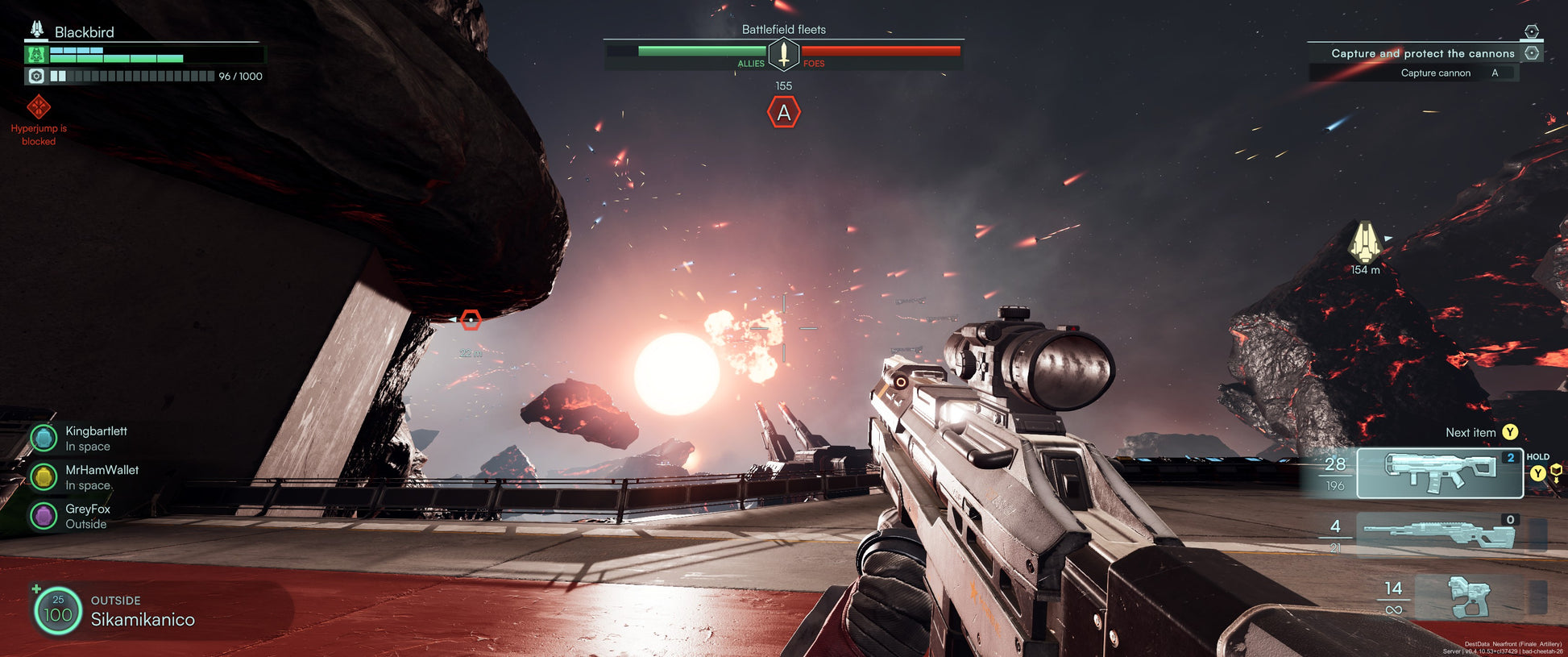Choose the pistol sidearm slot
This screenshot has width=1568, height=657.
[x=1469, y=597]
